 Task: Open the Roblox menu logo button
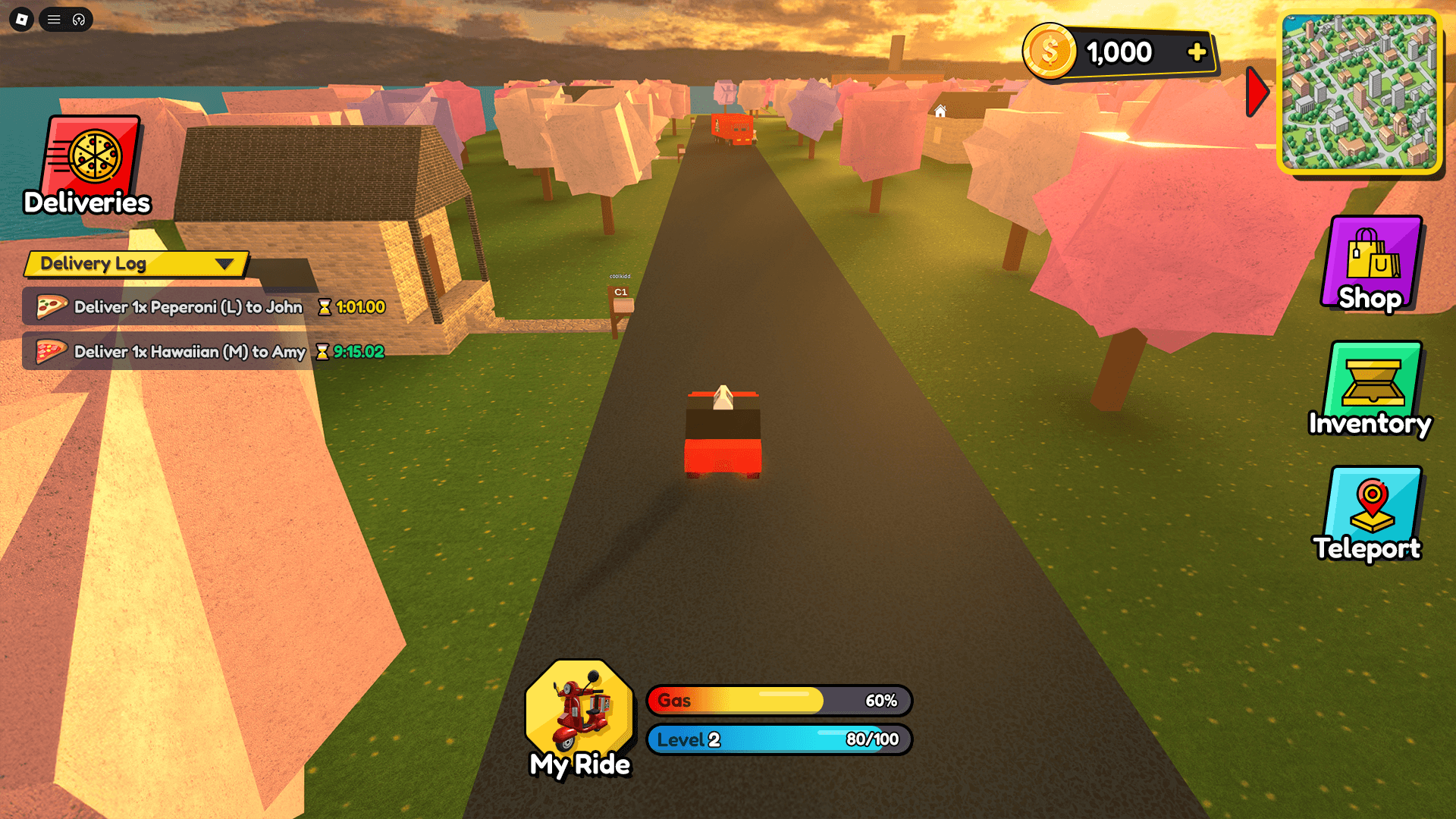21,20
